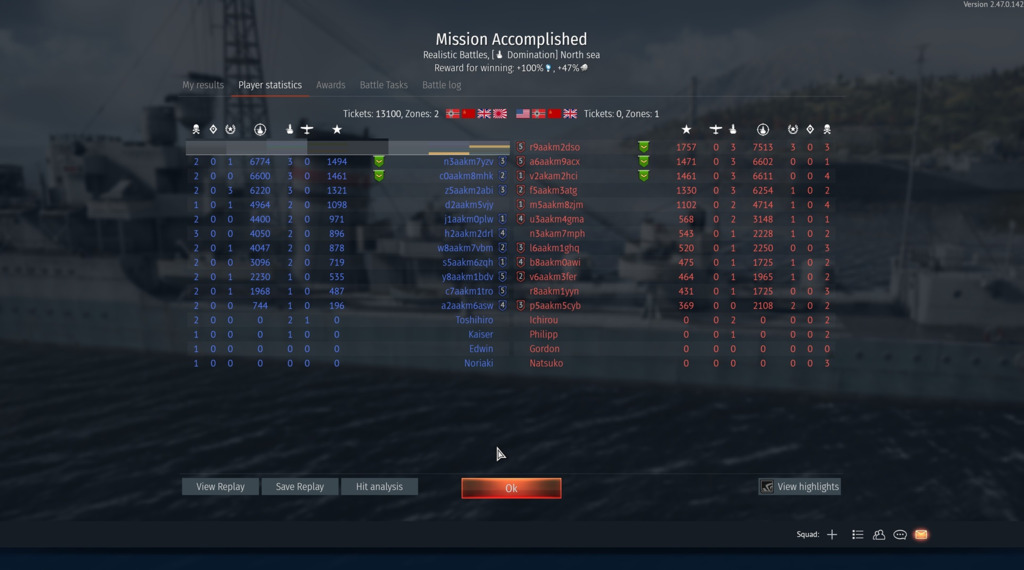Show the Awards tab
The width and height of the screenshot is (1024, 570).
click(331, 85)
